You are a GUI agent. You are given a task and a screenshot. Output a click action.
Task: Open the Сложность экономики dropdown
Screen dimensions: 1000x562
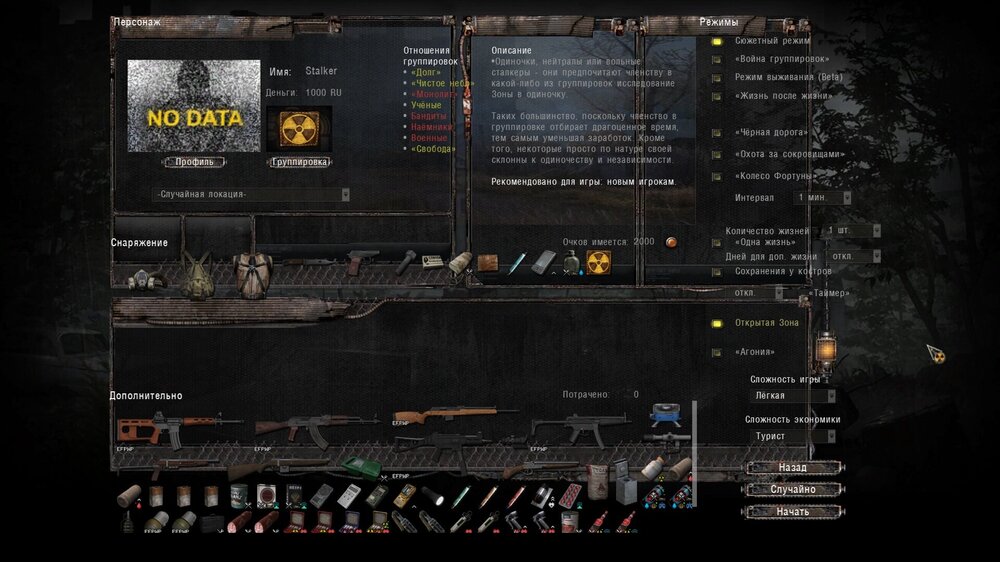click(794, 436)
